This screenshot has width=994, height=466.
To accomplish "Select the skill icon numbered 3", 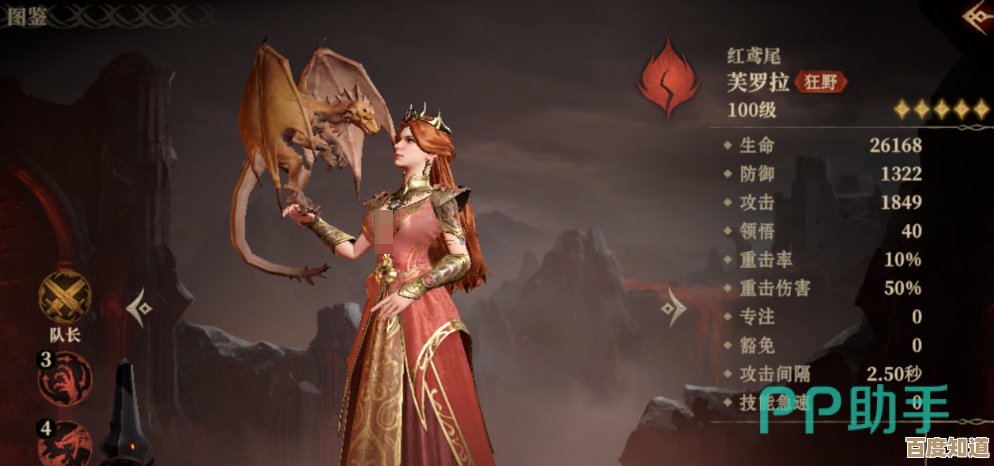I will pyautogui.click(x=65, y=378).
